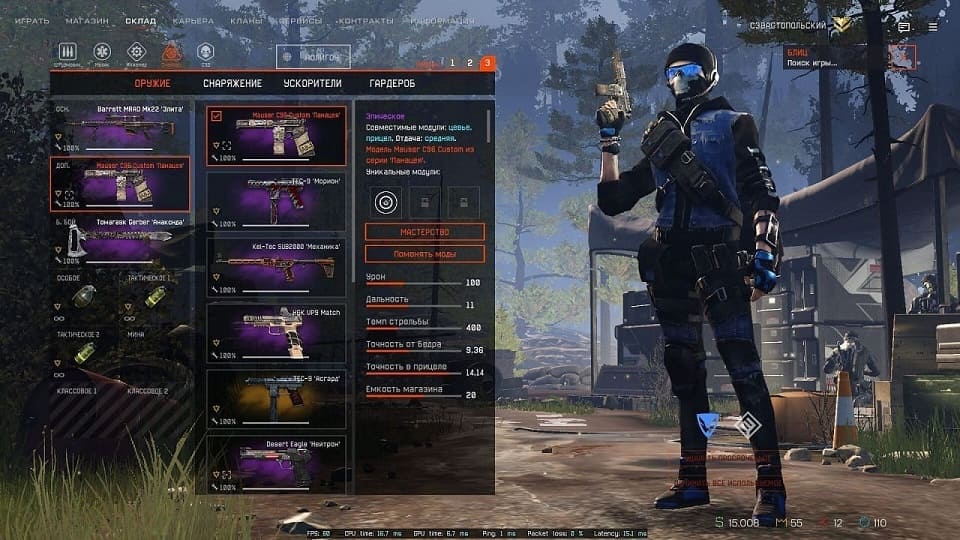960x540 pixels.
Task: Switch to the СНАРЯЖЕНИЕ tab
Action: click(232, 84)
